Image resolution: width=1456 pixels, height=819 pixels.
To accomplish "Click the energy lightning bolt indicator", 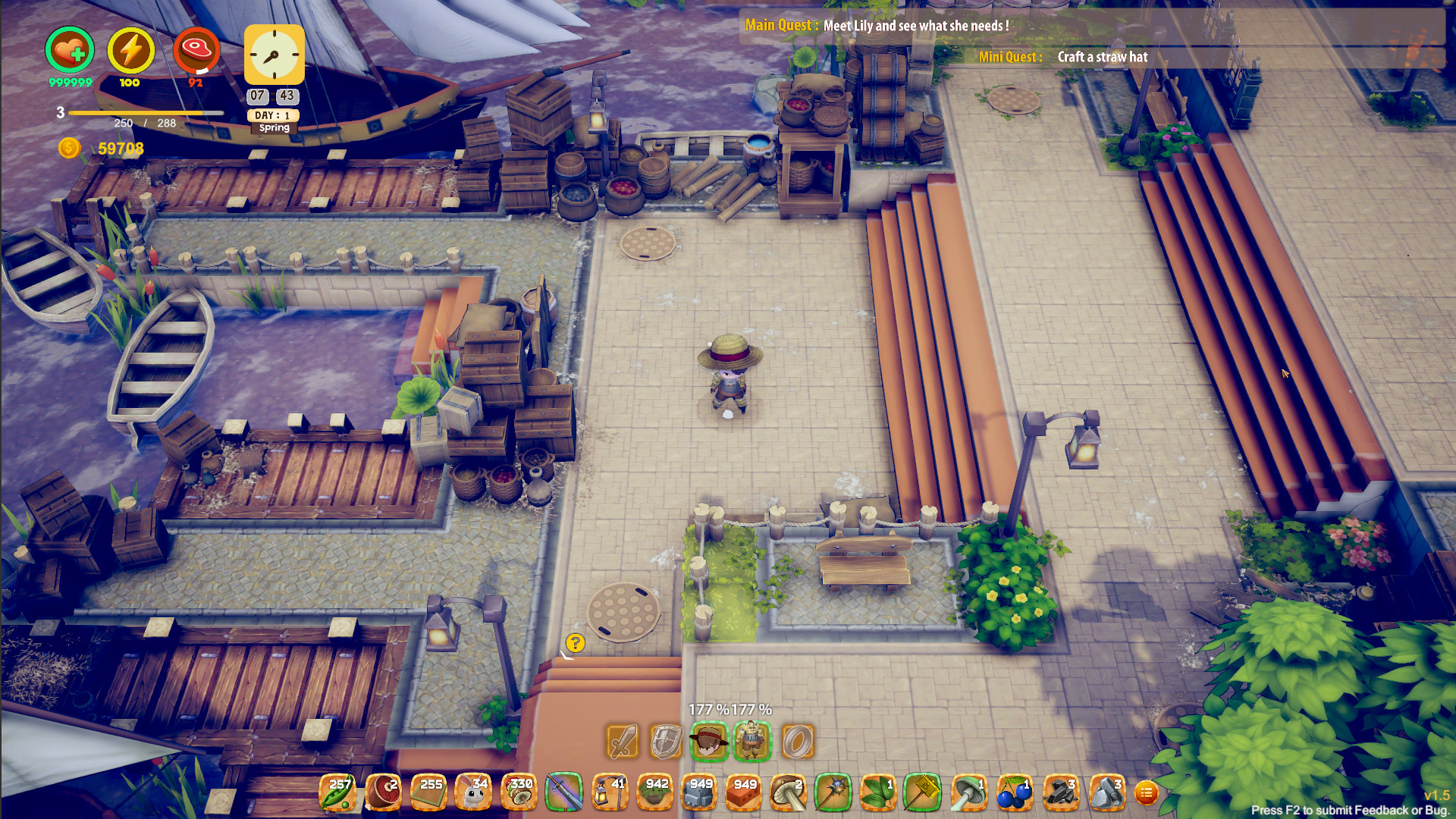I will pos(129,52).
